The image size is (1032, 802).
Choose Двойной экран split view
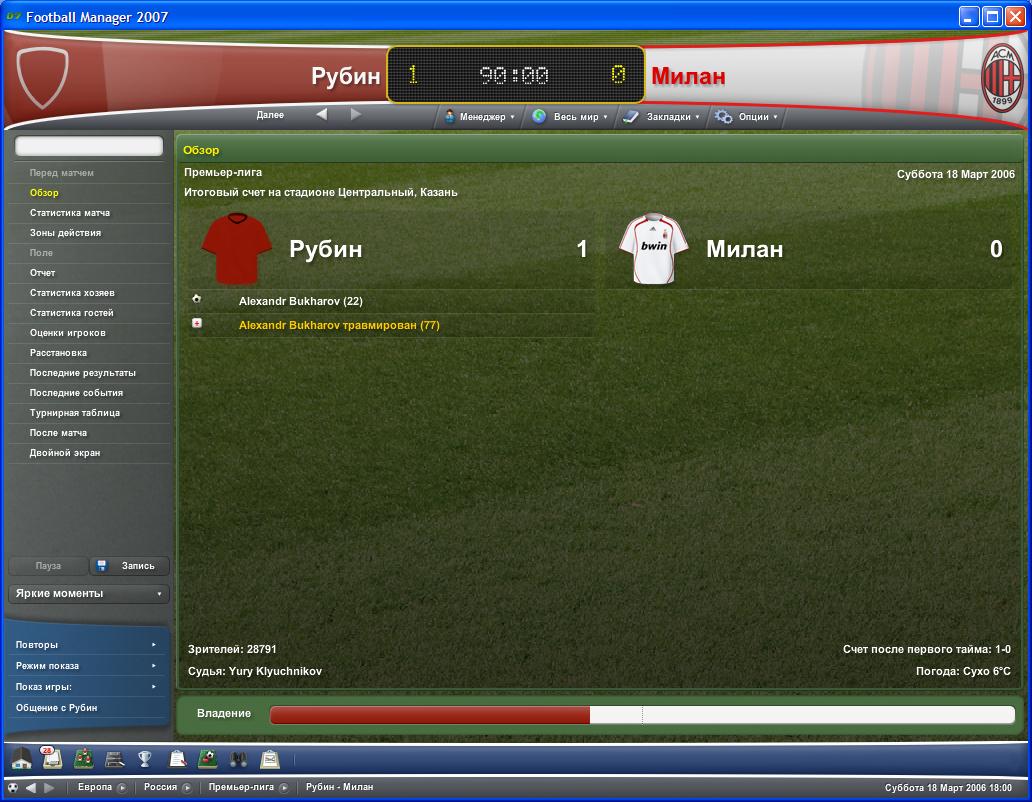(65, 453)
